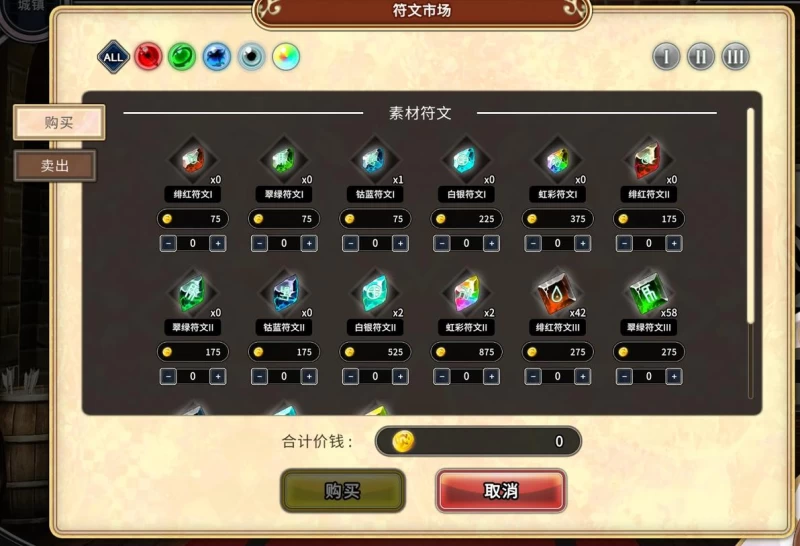Screen dimensions: 800x546
Task: Filter by silver rune orb
Action: pos(251,57)
